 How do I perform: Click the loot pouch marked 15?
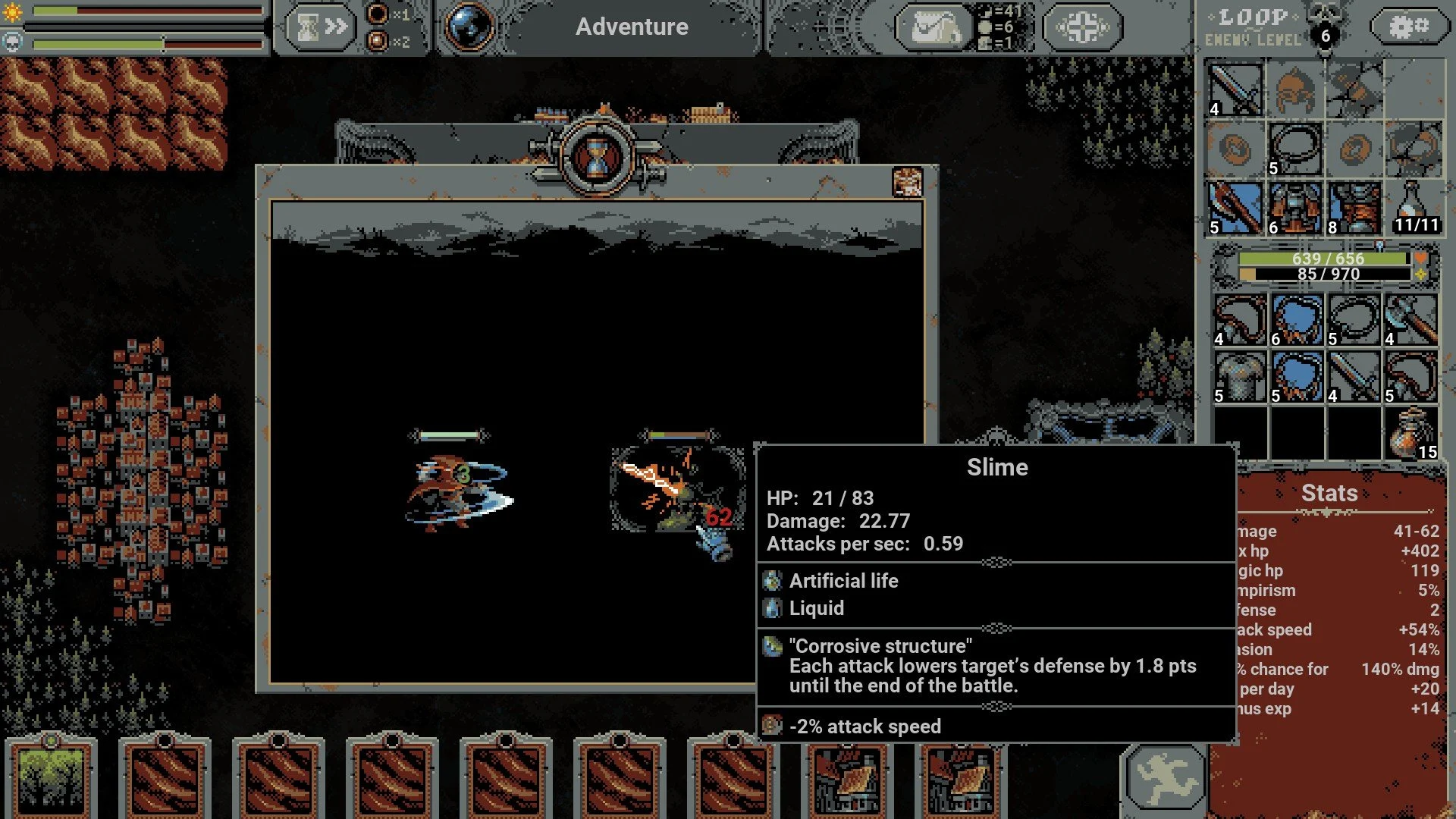[1410, 434]
